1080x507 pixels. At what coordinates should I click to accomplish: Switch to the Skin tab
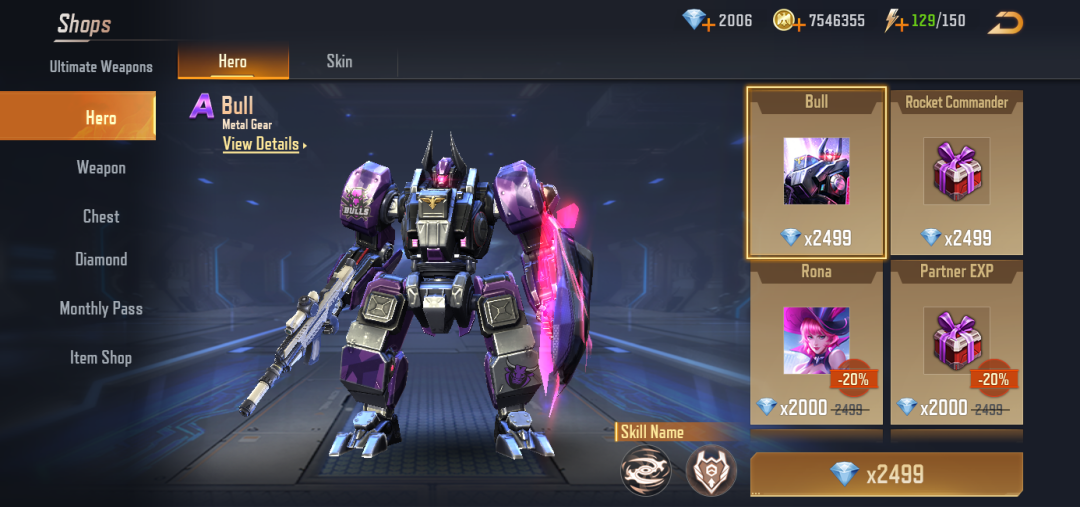[x=339, y=61]
